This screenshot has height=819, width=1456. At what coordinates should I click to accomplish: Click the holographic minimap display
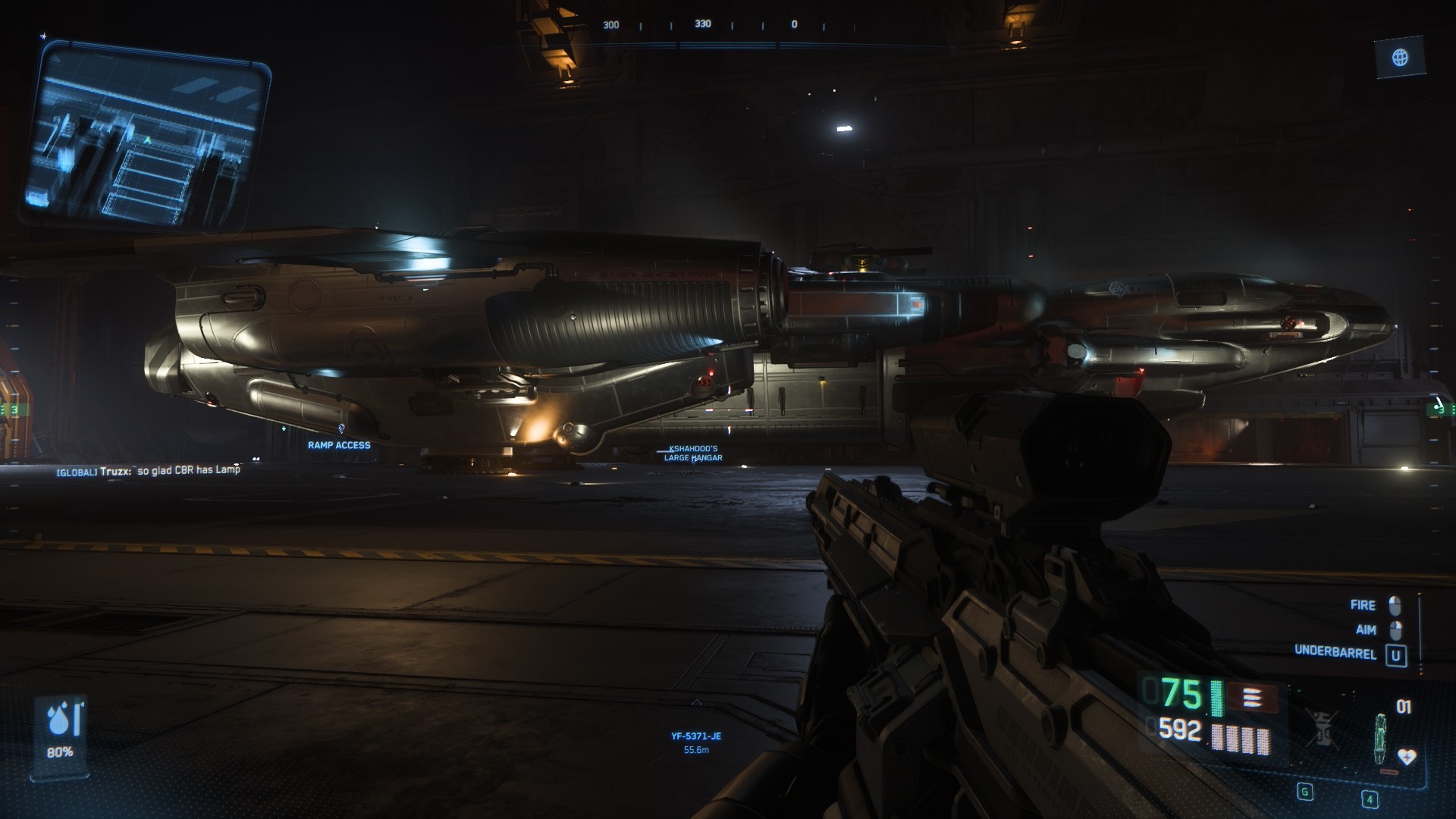[x=146, y=135]
